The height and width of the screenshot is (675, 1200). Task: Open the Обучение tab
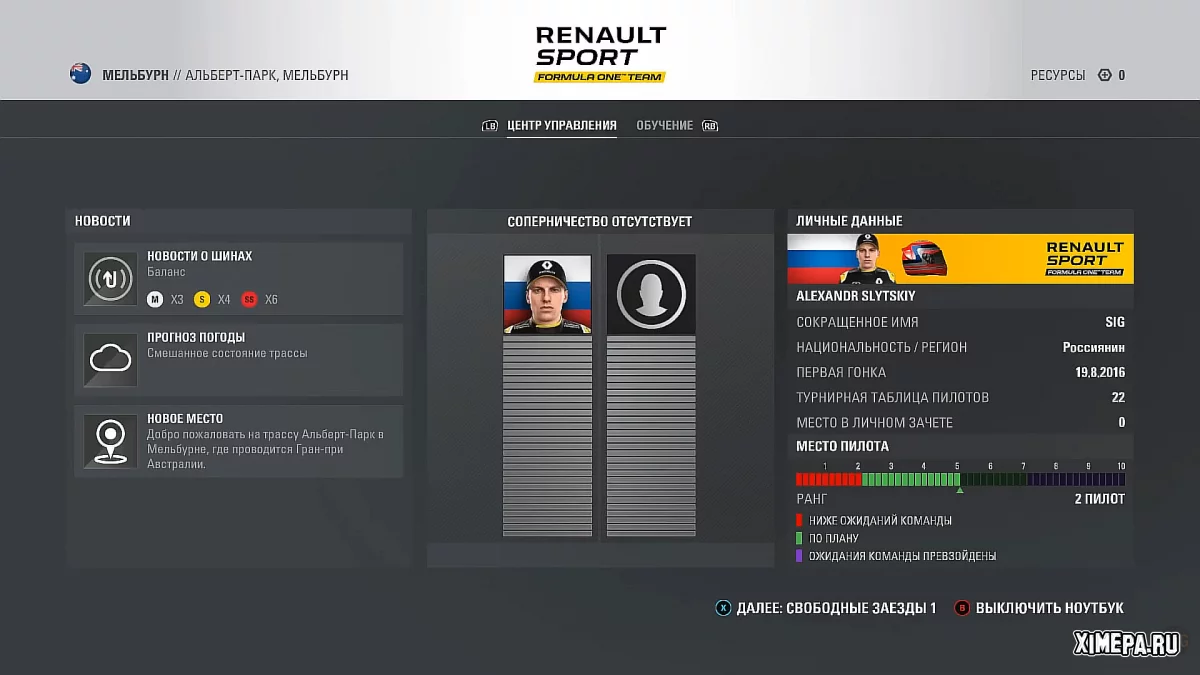coord(664,126)
